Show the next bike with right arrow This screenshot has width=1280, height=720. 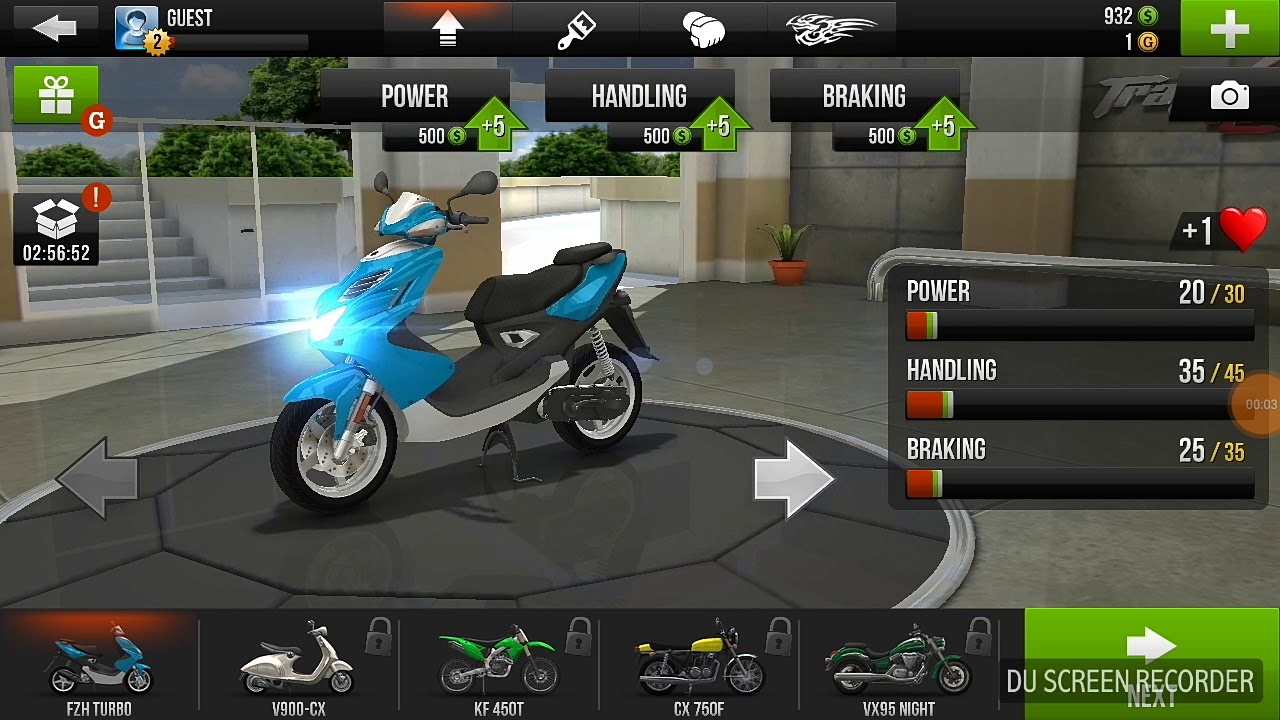click(793, 480)
